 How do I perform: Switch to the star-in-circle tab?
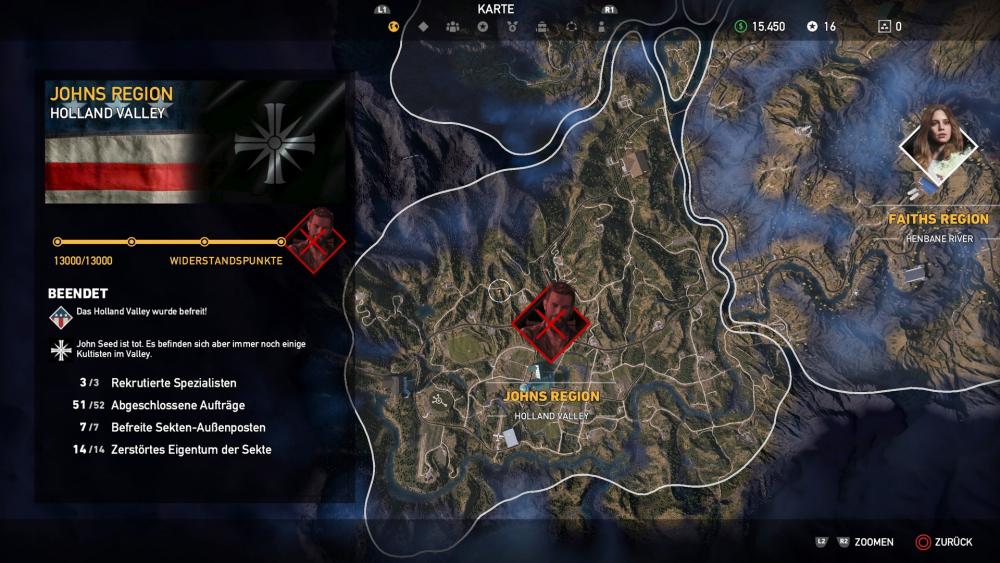(x=482, y=27)
